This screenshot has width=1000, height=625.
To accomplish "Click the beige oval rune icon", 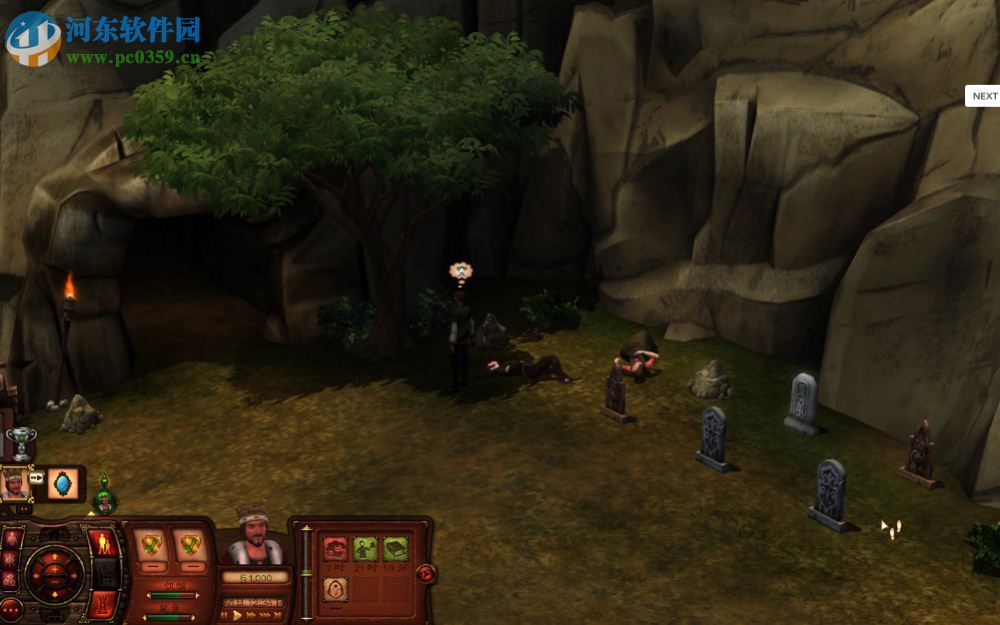I will pos(336,589).
